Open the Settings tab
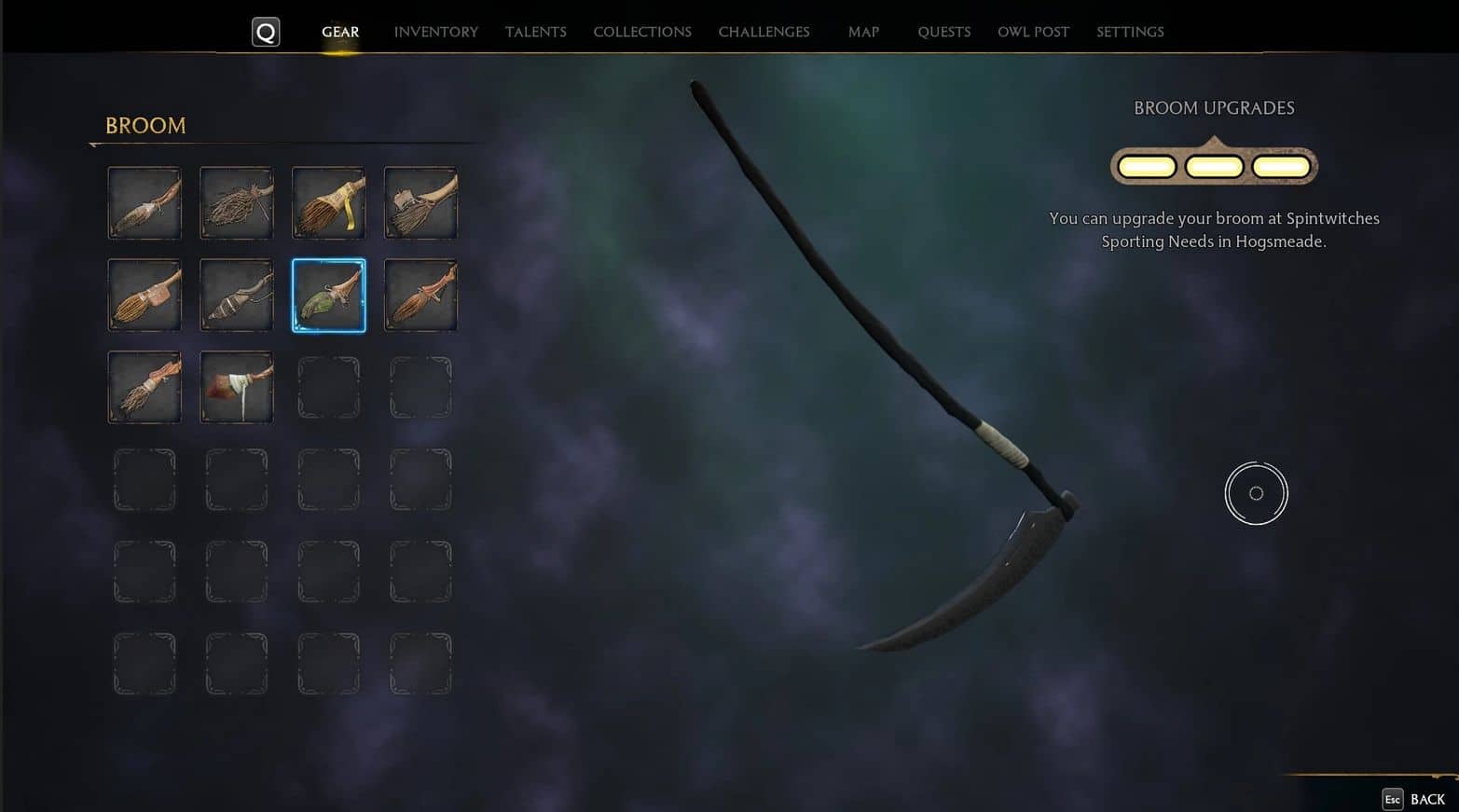 1130,32
